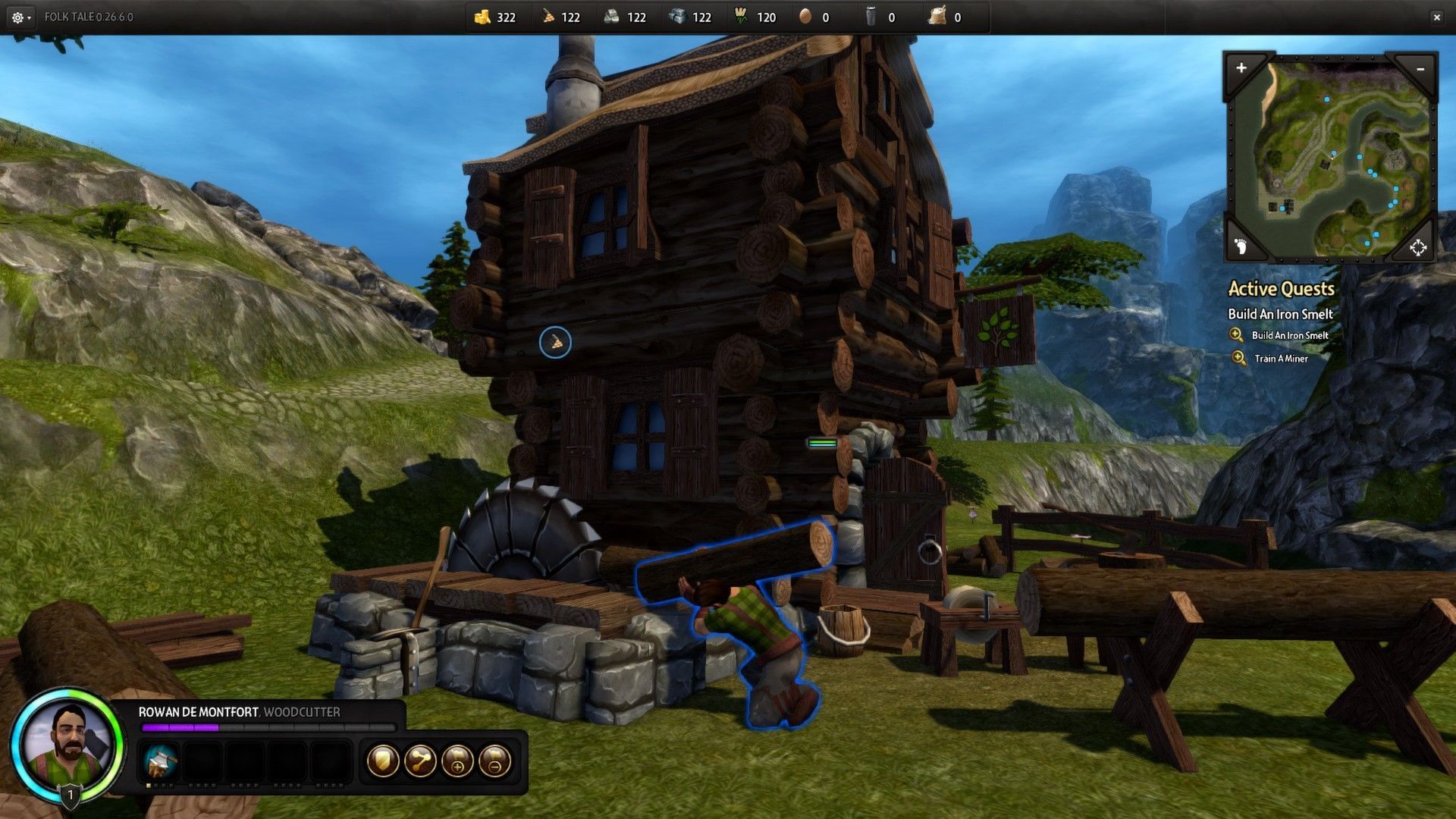This screenshot has width=1456, height=819.
Task: Click the minimap's crosshair center-view button
Action: [x=1417, y=247]
